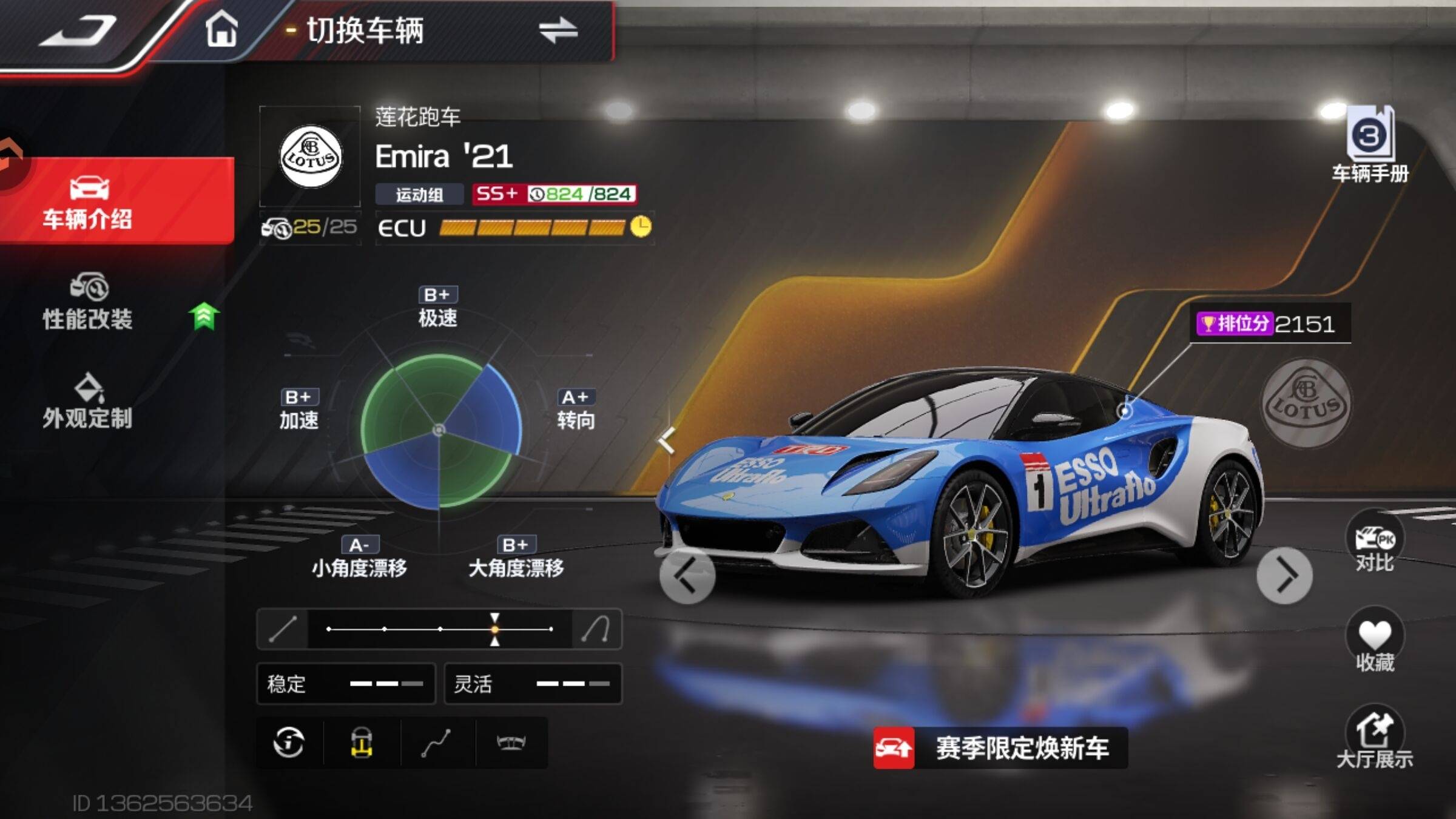Collapse the stats panel with small chevron
The height and width of the screenshot is (819, 1456).
pyautogui.click(x=666, y=440)
